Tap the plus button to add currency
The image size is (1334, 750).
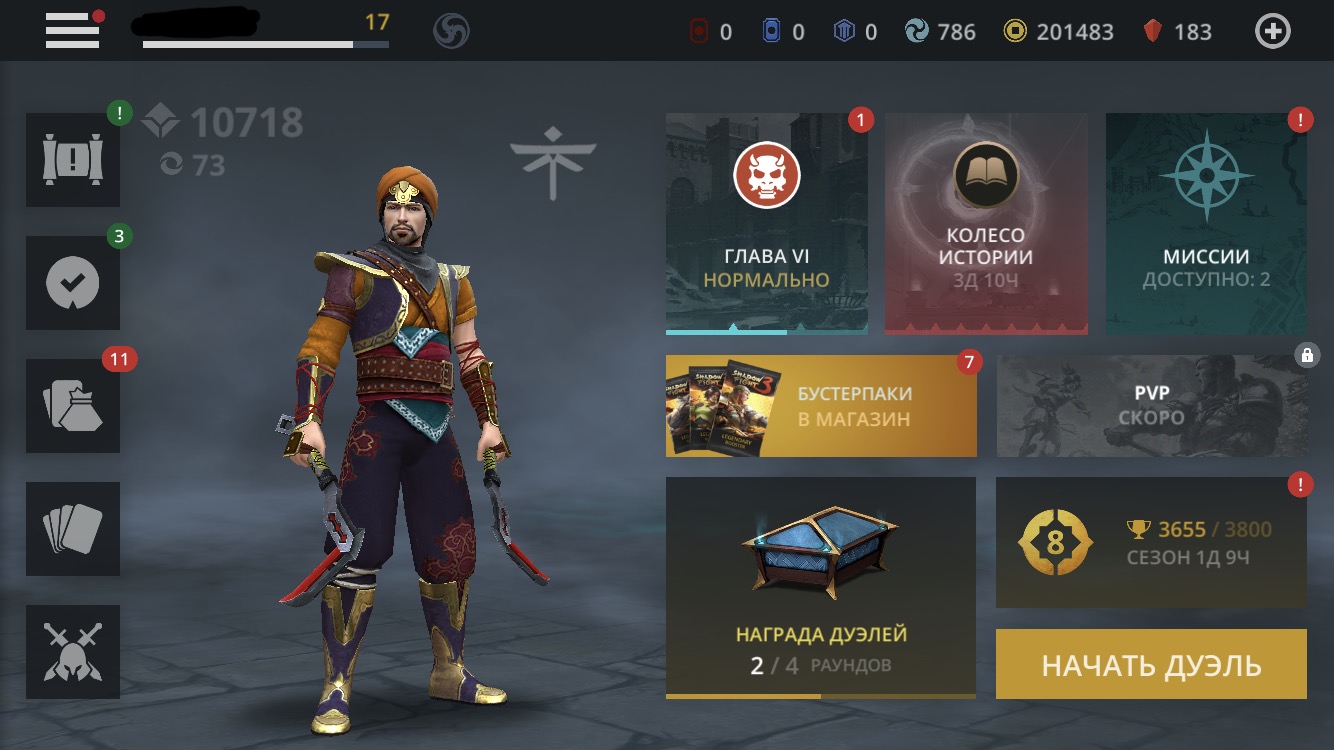[x=1272, y=32]
